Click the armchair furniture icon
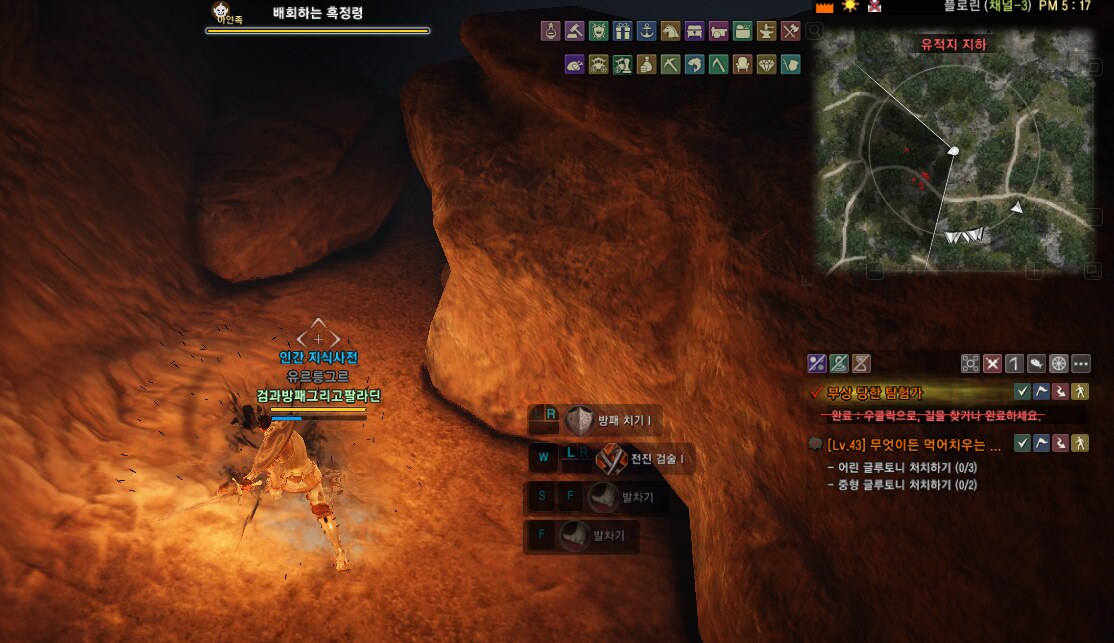The height and width of the screenshot is (643, 1114). pyautogui.click(x=742, y=65)
